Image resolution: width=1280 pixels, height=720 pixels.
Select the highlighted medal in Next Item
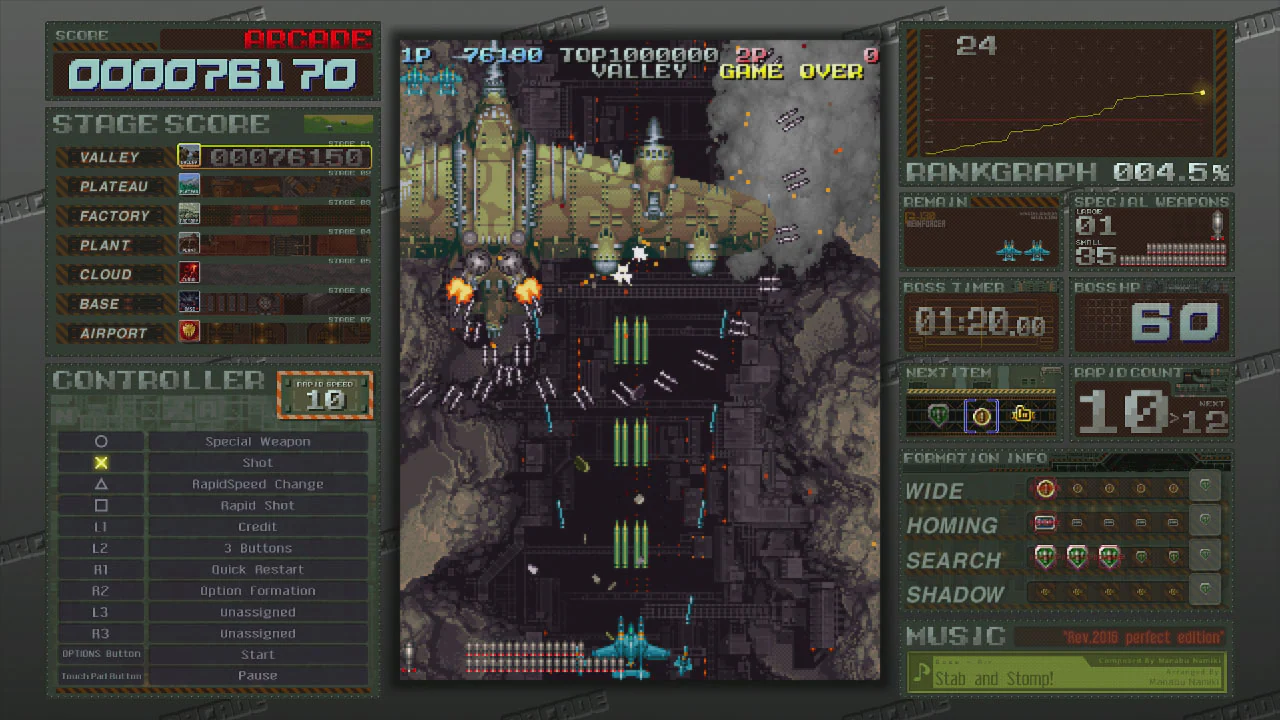click(x=981, y=415)
